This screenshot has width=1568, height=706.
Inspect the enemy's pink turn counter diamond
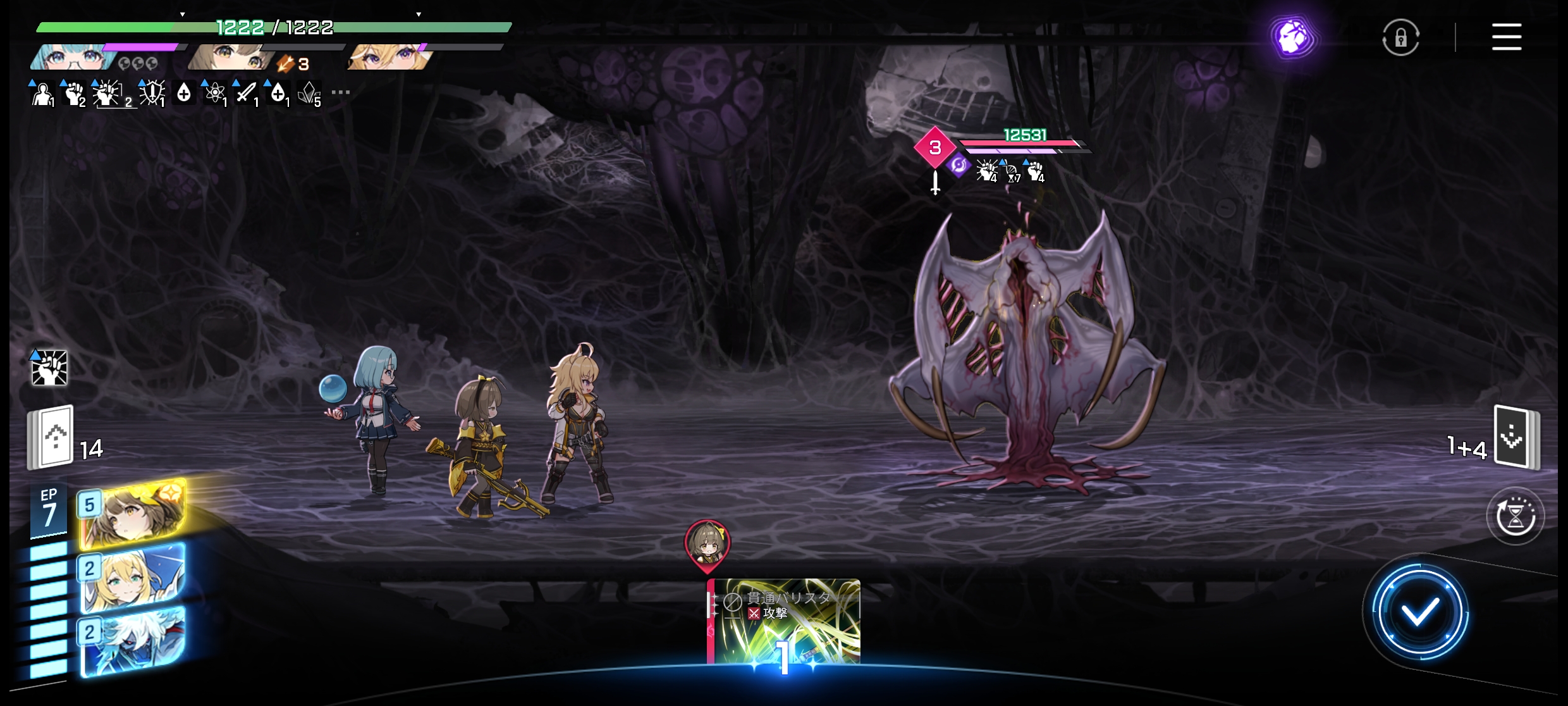(x=934, y=147)
